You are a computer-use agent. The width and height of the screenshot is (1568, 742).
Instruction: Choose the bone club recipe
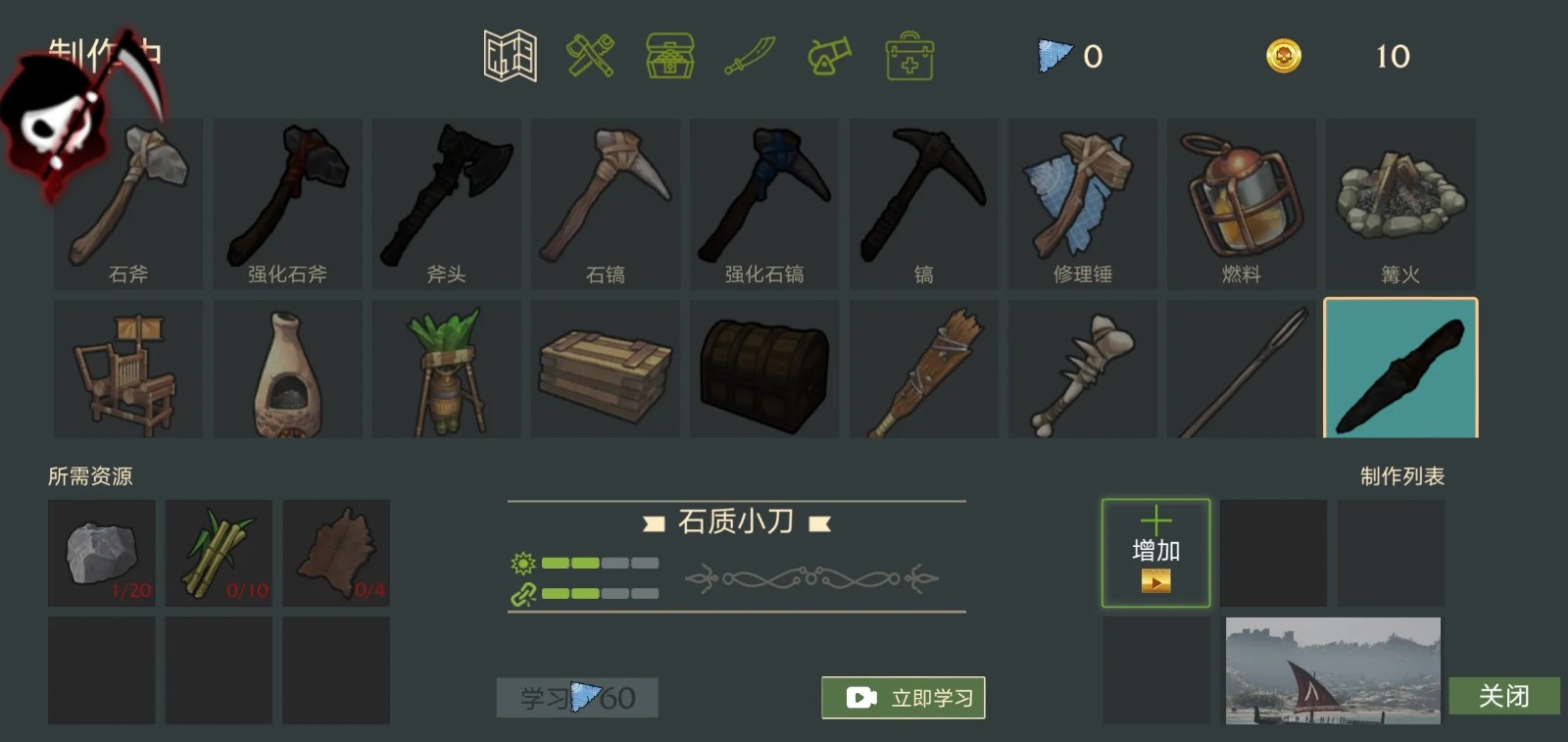[1082, 369]
